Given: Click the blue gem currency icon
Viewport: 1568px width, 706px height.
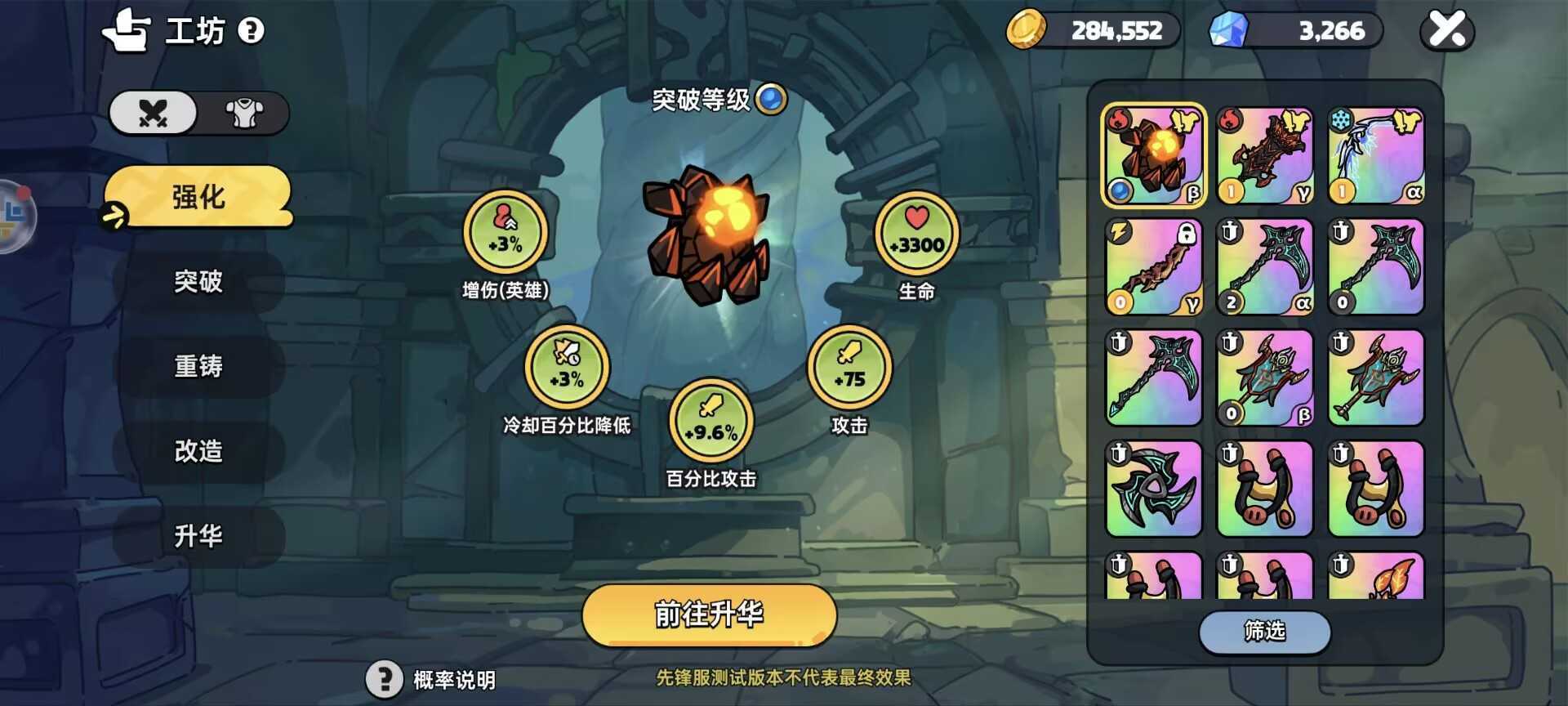Looking at the screenshot, I should tap(1230, 29).
